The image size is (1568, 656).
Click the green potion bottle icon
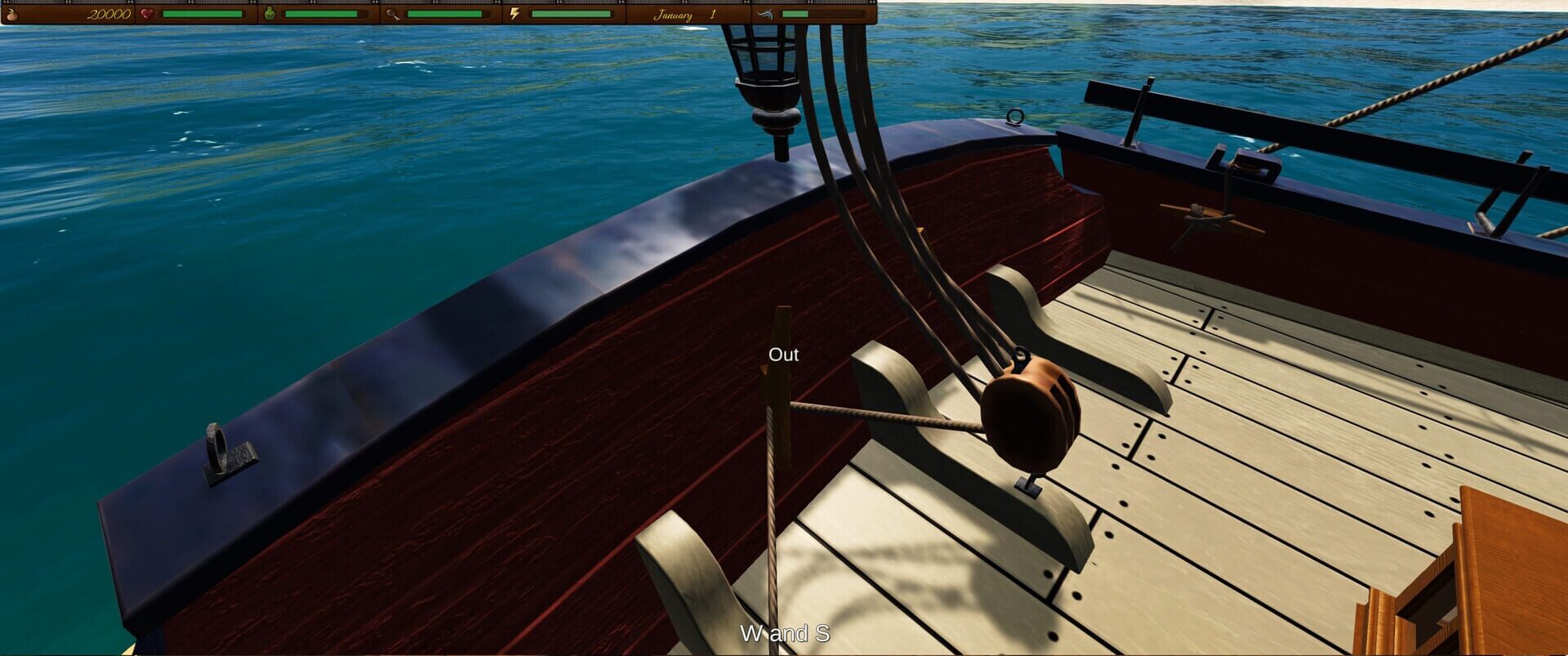(269, 15)
